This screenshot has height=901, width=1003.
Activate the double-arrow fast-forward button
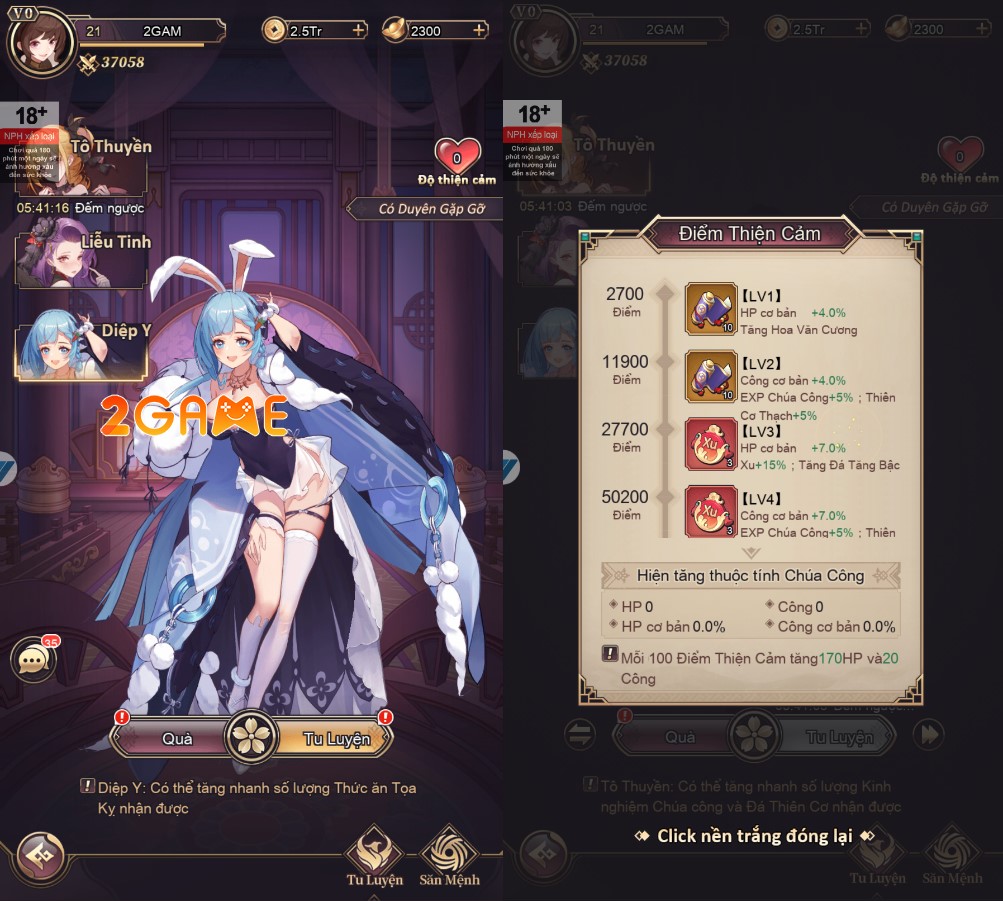pyautogui.click(x=929, y=735)
